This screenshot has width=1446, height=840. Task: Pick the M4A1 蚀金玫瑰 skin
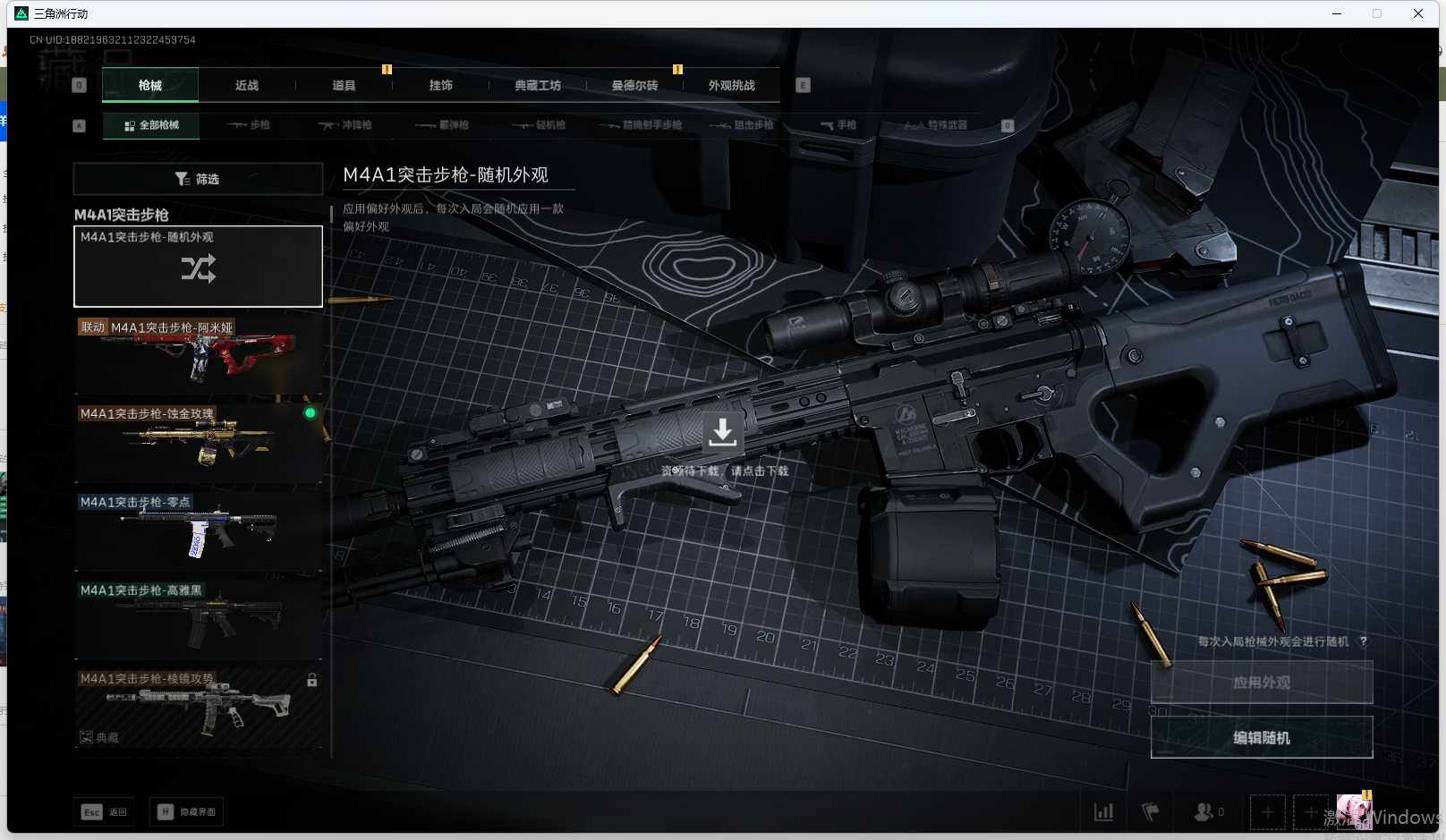198,443
